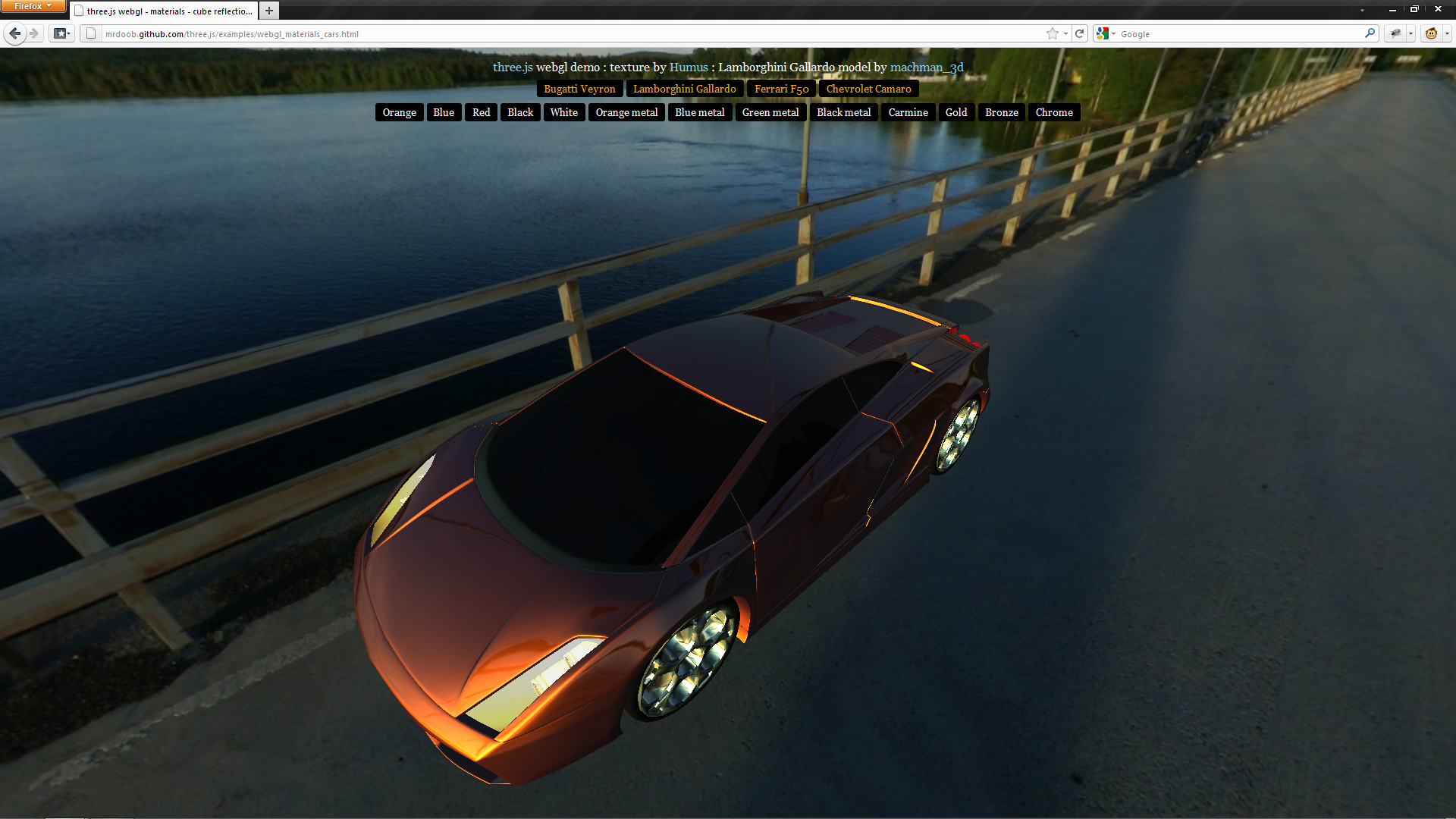Select the Bugatti Veyron car model
The width and height of the screenshot is (1456, 819).
pos(579,89)
